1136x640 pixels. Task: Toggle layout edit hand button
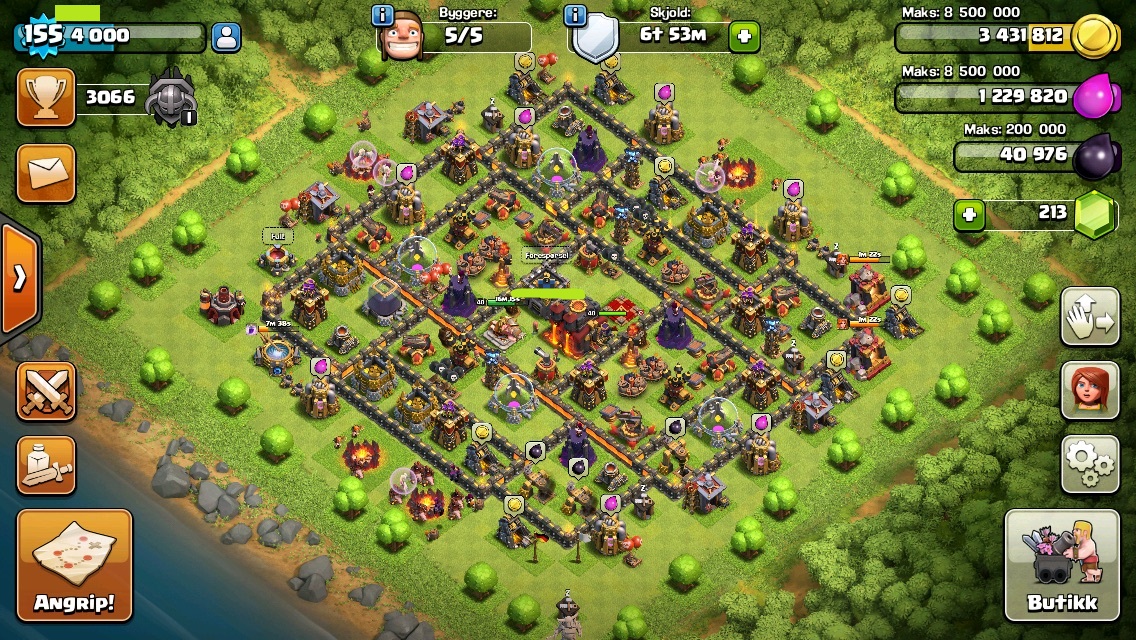1090,317
